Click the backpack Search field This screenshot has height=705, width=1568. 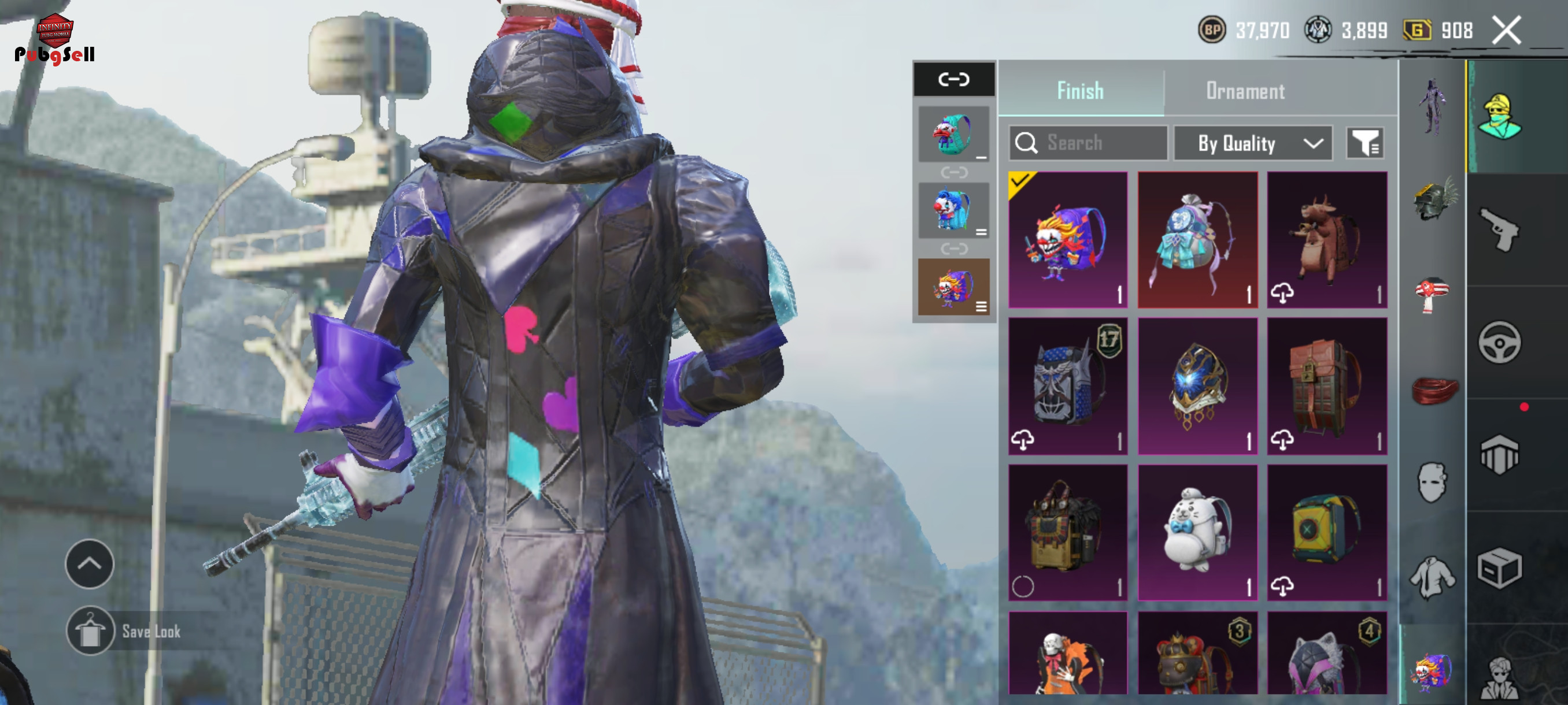coord(1088,143)
